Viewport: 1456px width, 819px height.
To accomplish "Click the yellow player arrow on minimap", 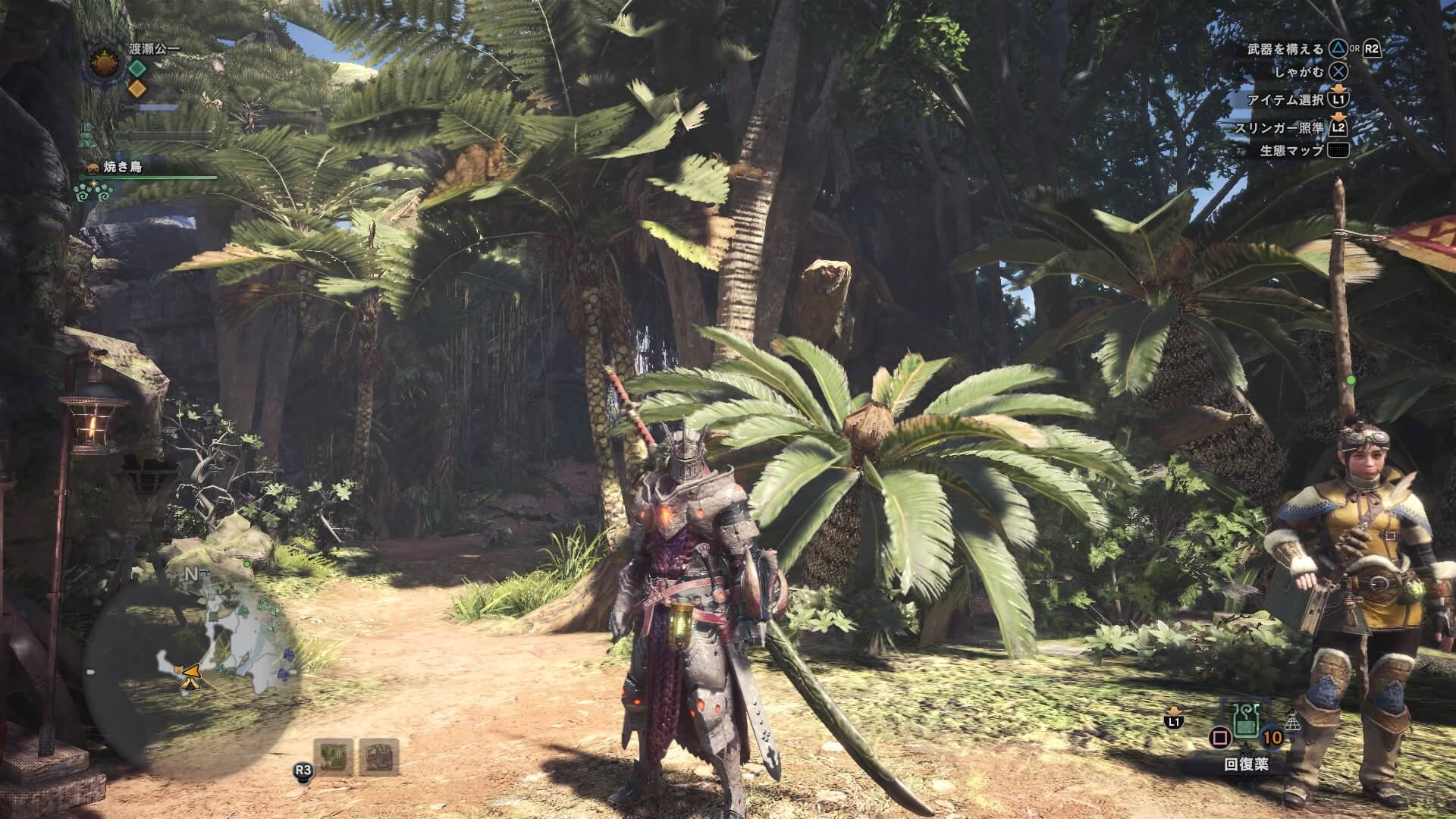I will [x=190, y=673].
